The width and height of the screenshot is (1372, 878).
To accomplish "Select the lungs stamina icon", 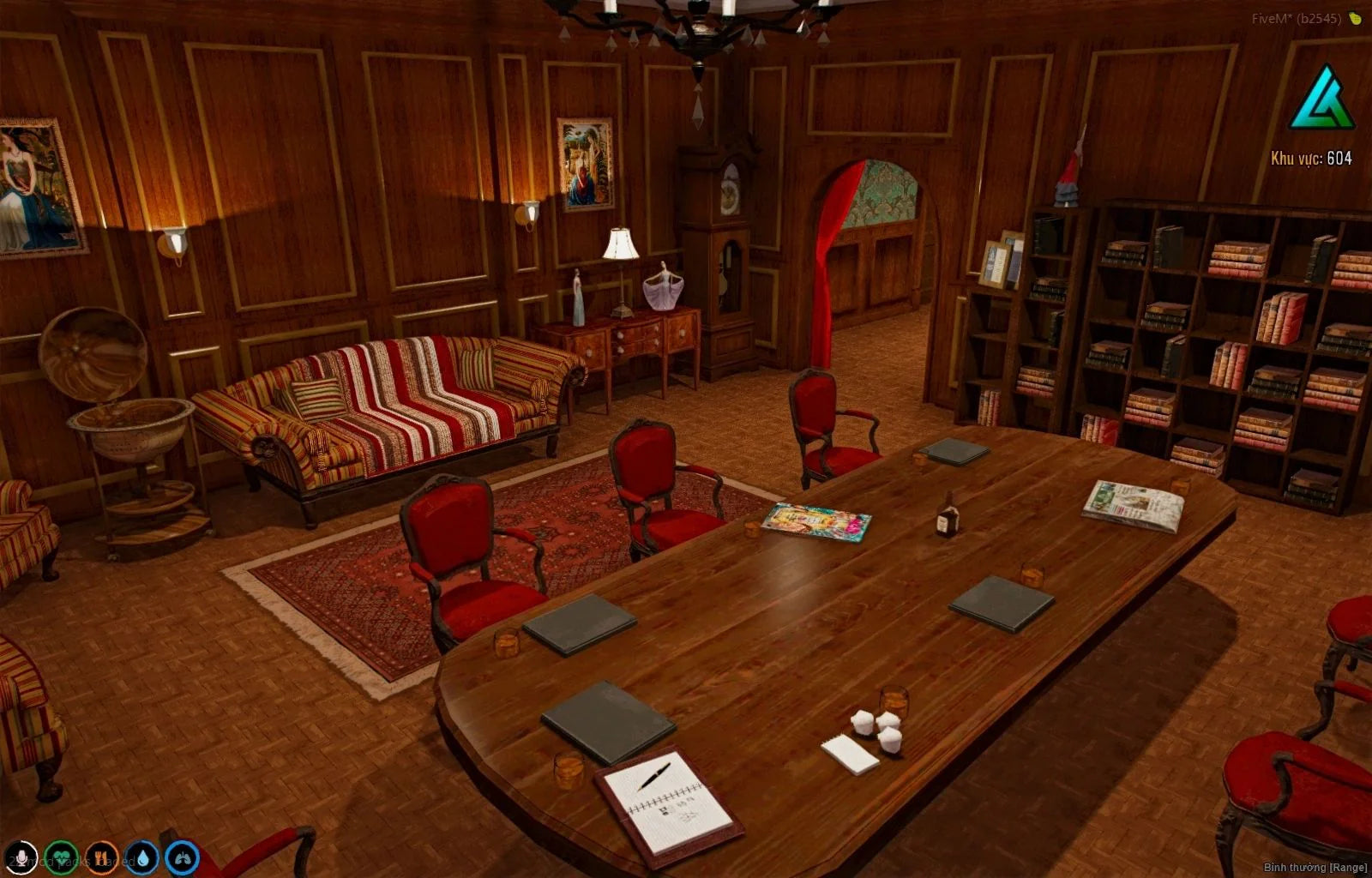I will click(182, 857).
